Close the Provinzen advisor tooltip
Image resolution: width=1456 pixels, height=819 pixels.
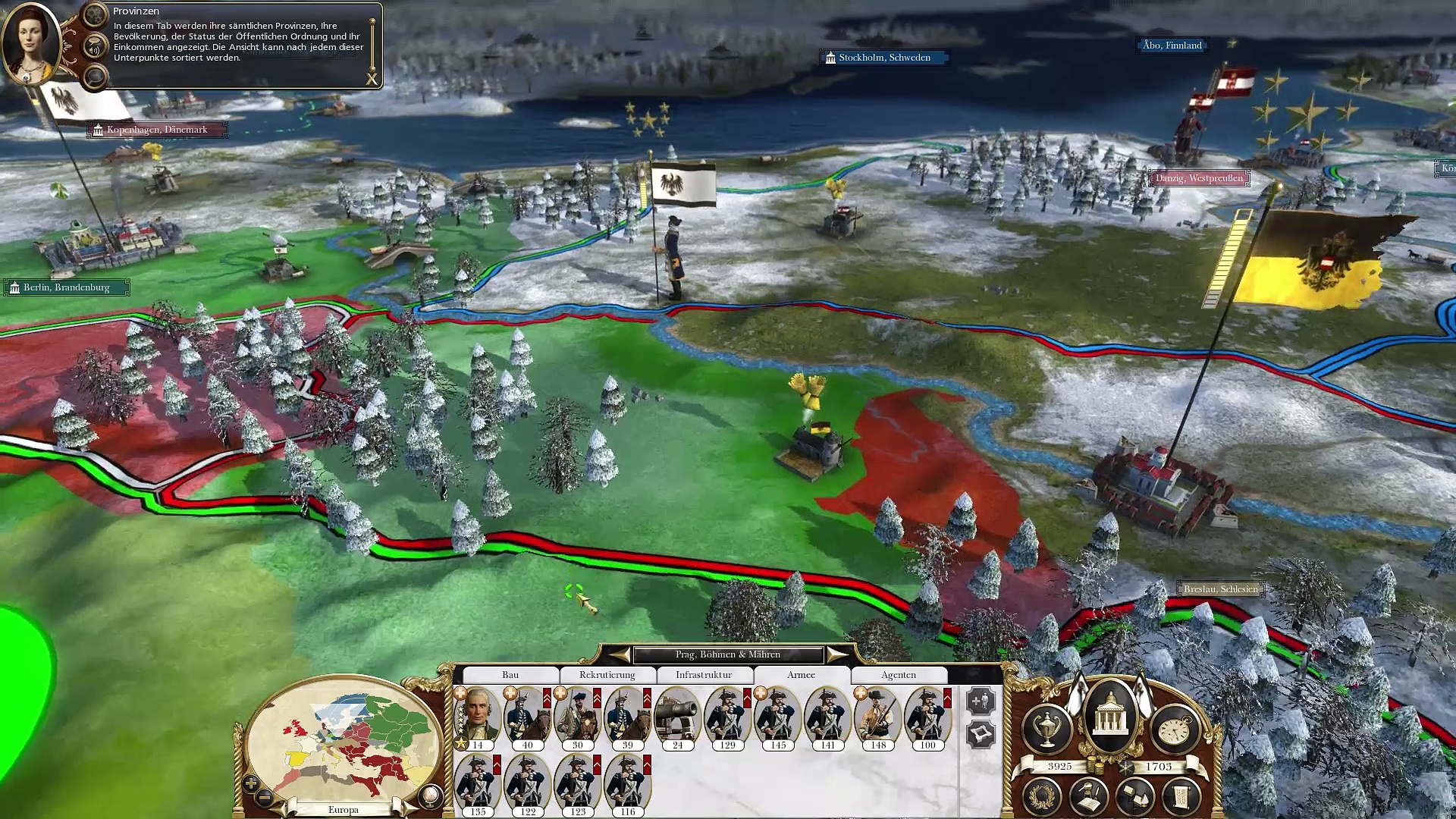point(372,79)
